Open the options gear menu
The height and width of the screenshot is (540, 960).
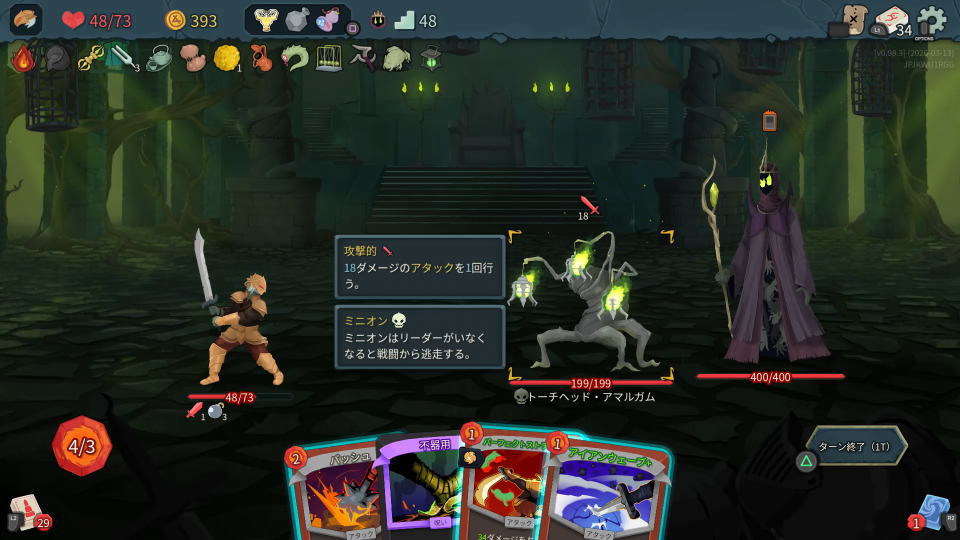(x=931, y=20)
